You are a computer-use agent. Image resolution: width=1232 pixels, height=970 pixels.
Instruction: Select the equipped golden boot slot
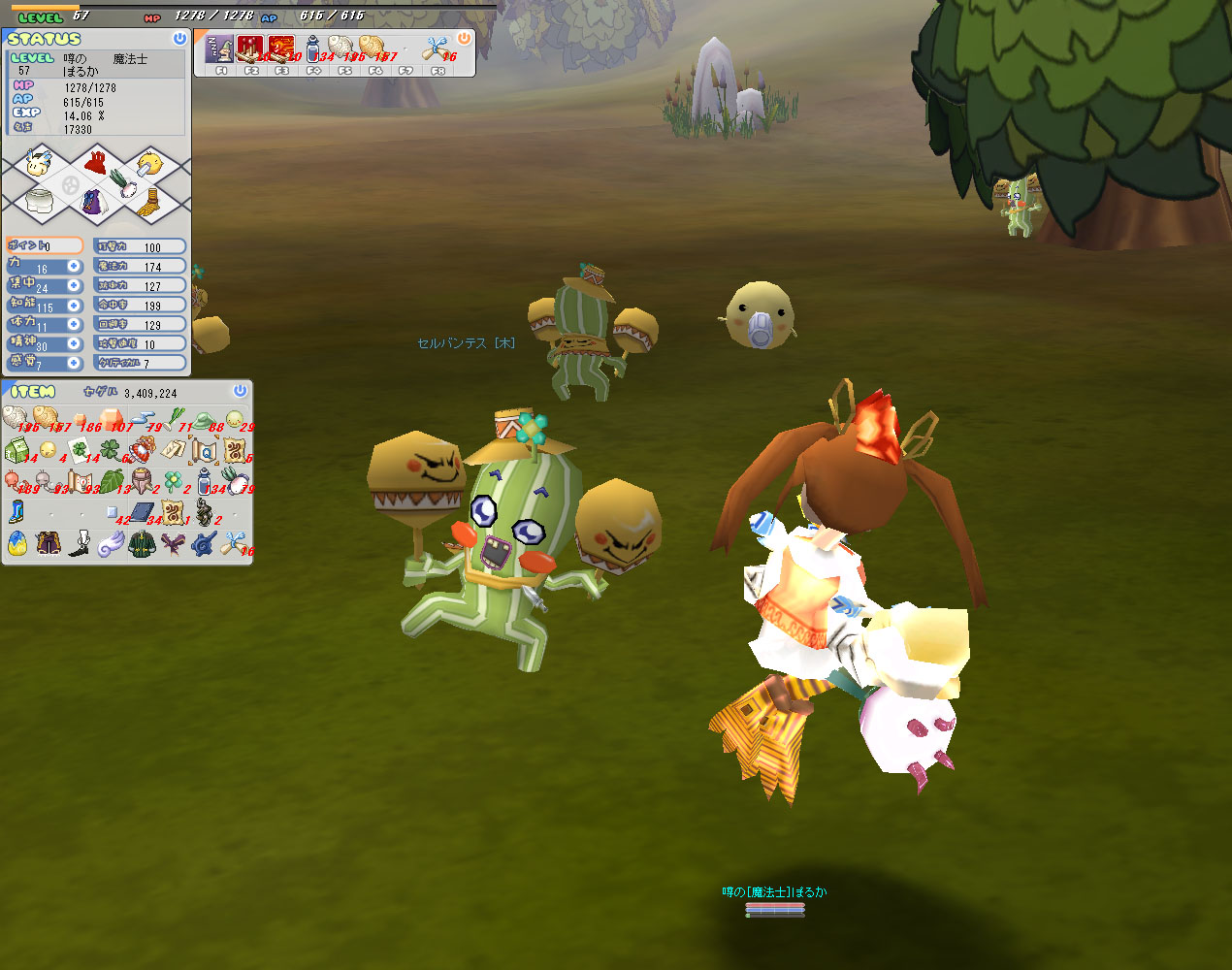click(x=146, y=203)
